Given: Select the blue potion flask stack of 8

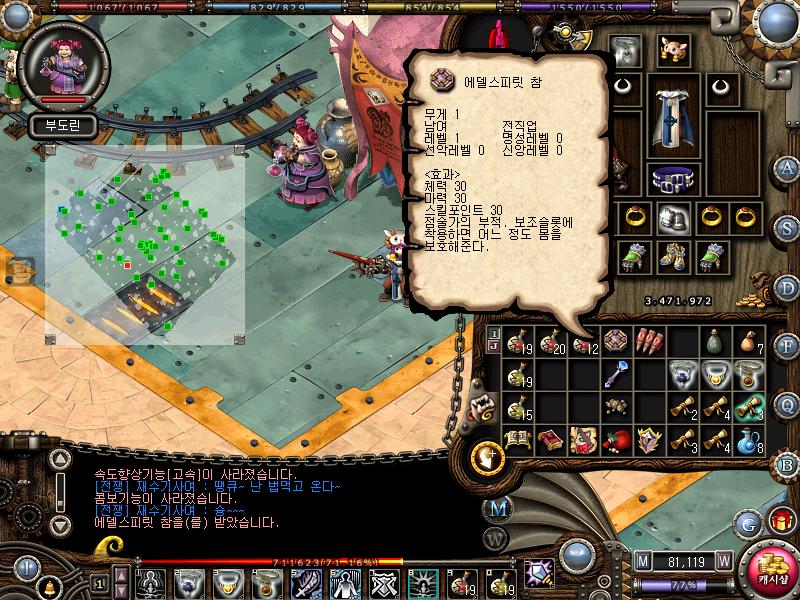Looking at the screenshot, I should pyautogui.click(x=749, y=438).
